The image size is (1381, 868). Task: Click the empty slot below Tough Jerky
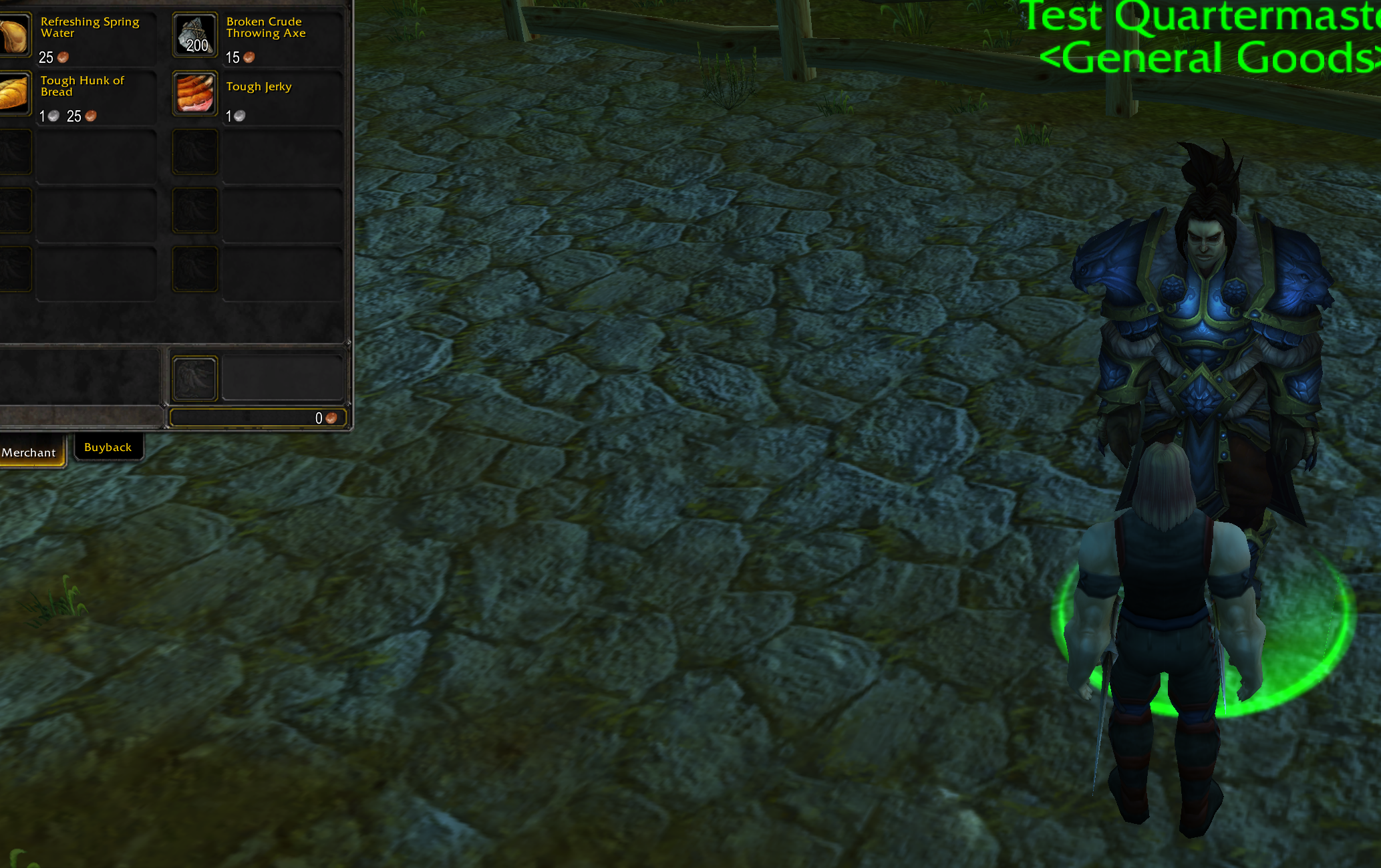[194, 152]
